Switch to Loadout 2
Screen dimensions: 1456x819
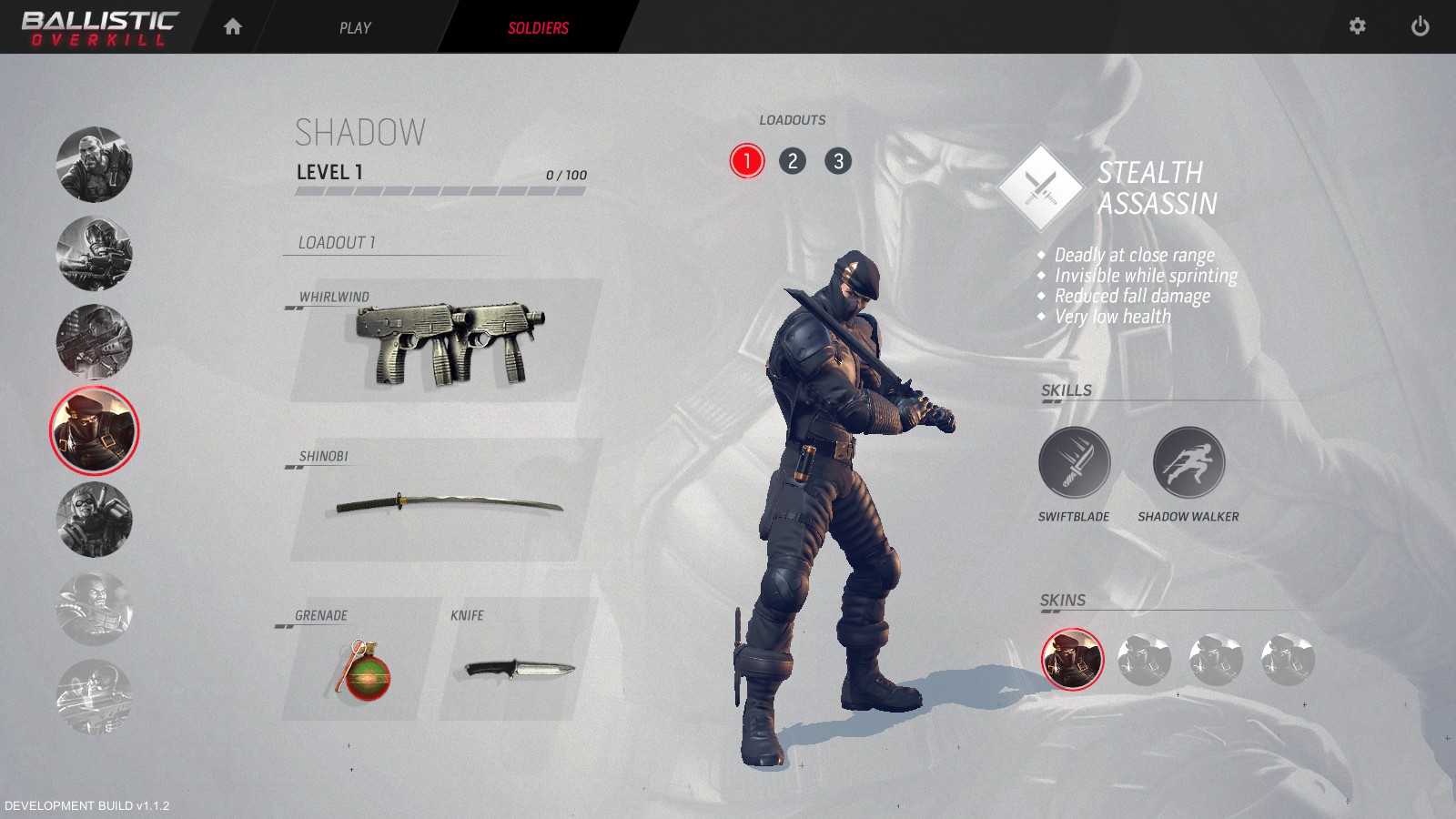point(793,161)
